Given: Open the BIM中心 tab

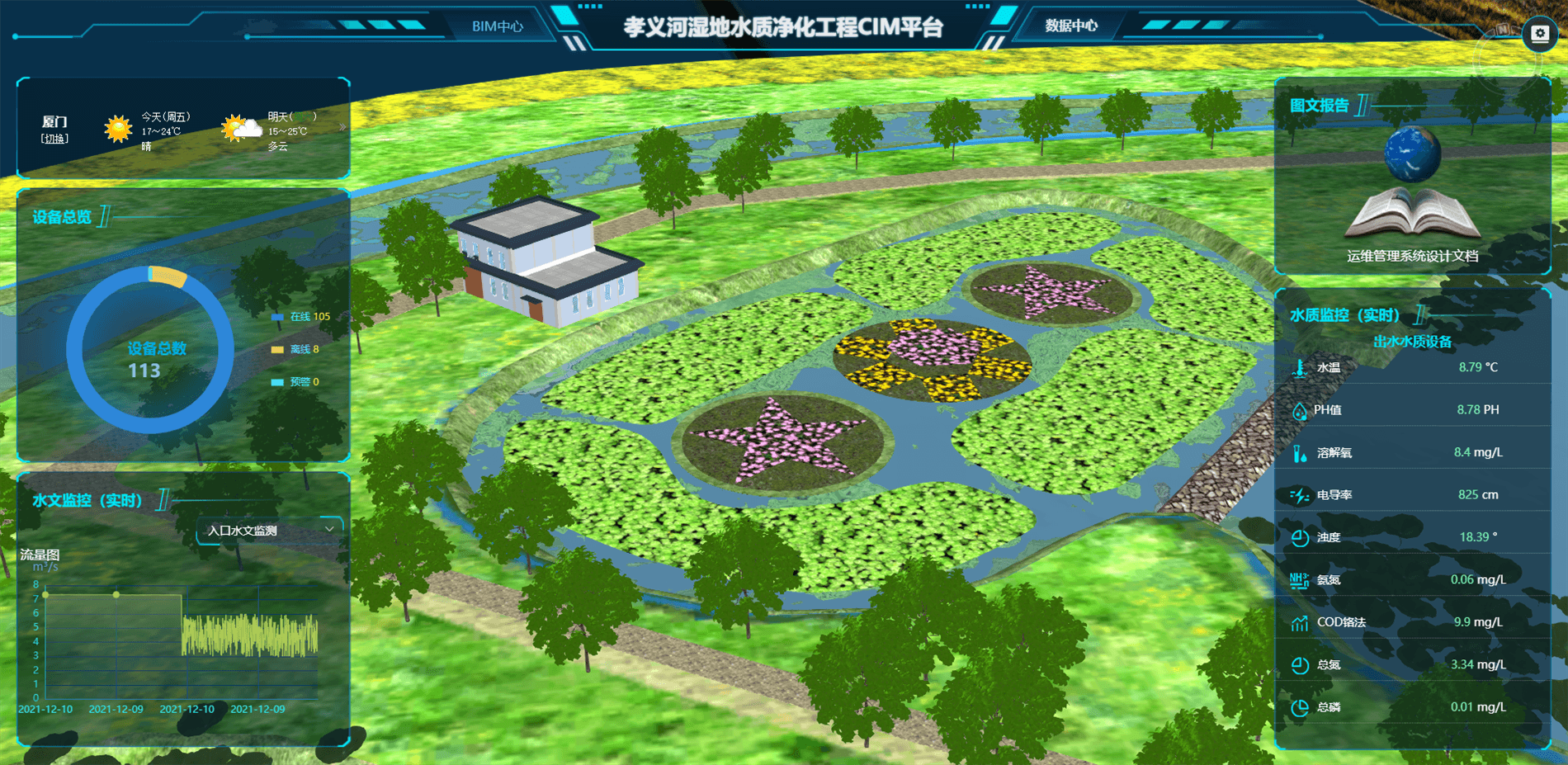Looking at the screenshot, I should point(497,26).
